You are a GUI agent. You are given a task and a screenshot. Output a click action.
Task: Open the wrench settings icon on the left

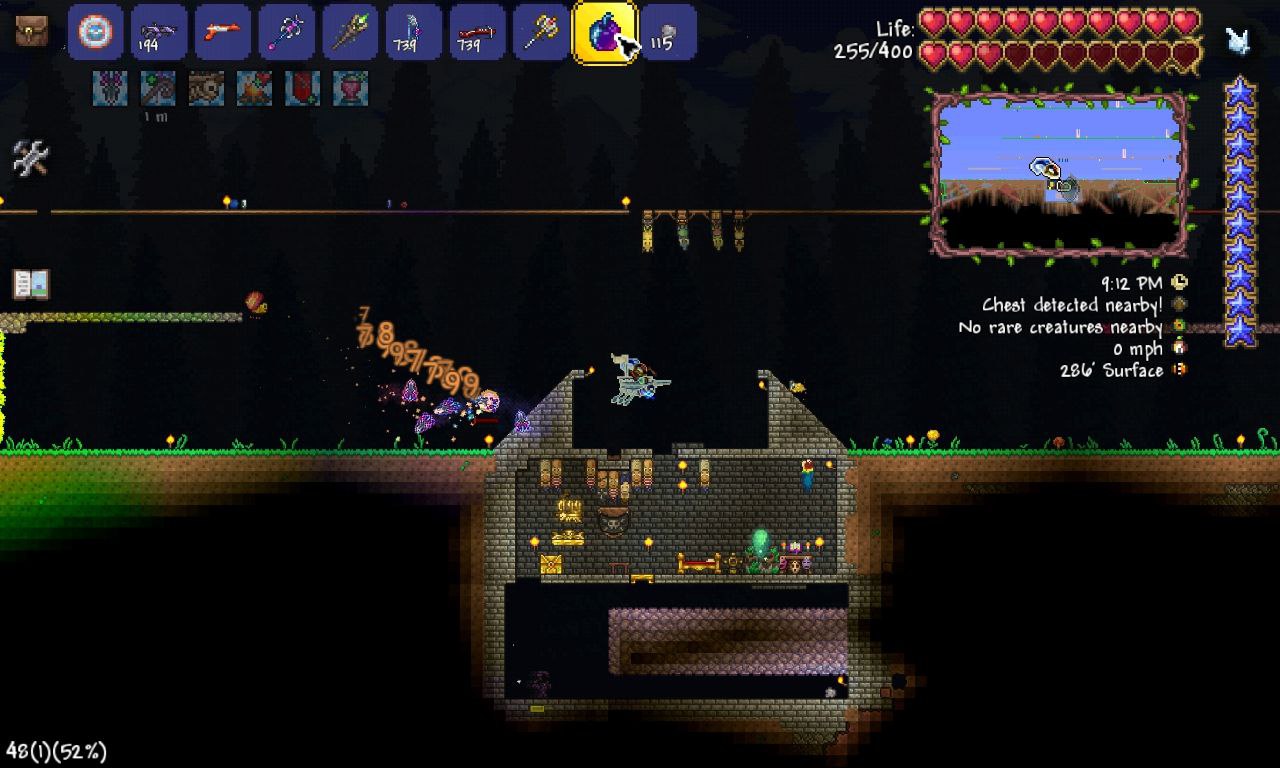[30, 160]
